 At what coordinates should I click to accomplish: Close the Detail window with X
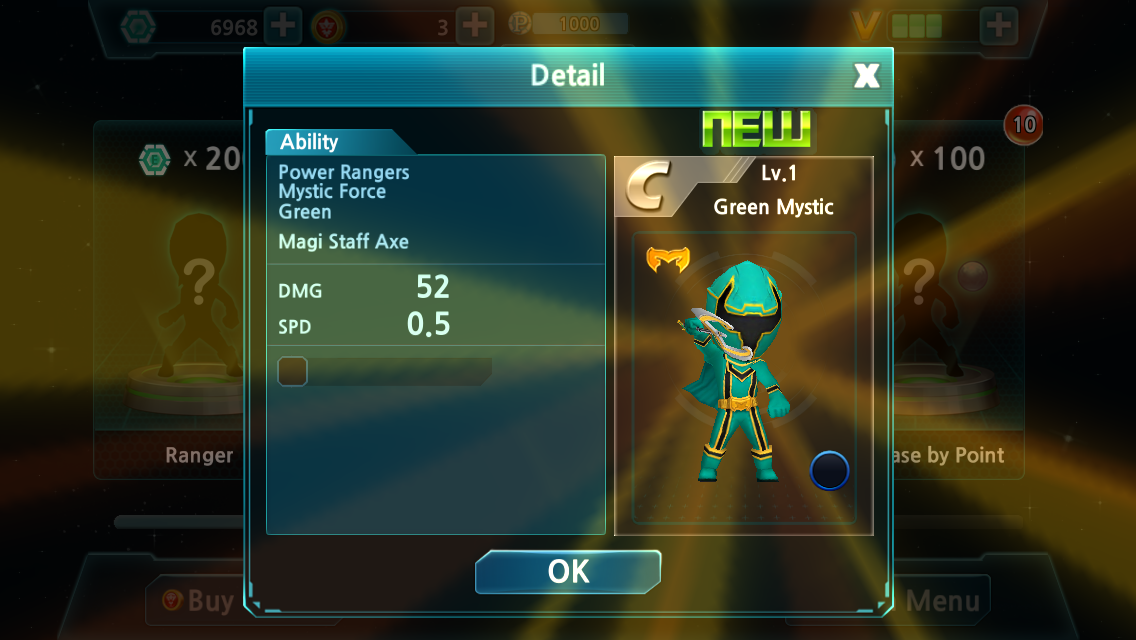[866, 75]
